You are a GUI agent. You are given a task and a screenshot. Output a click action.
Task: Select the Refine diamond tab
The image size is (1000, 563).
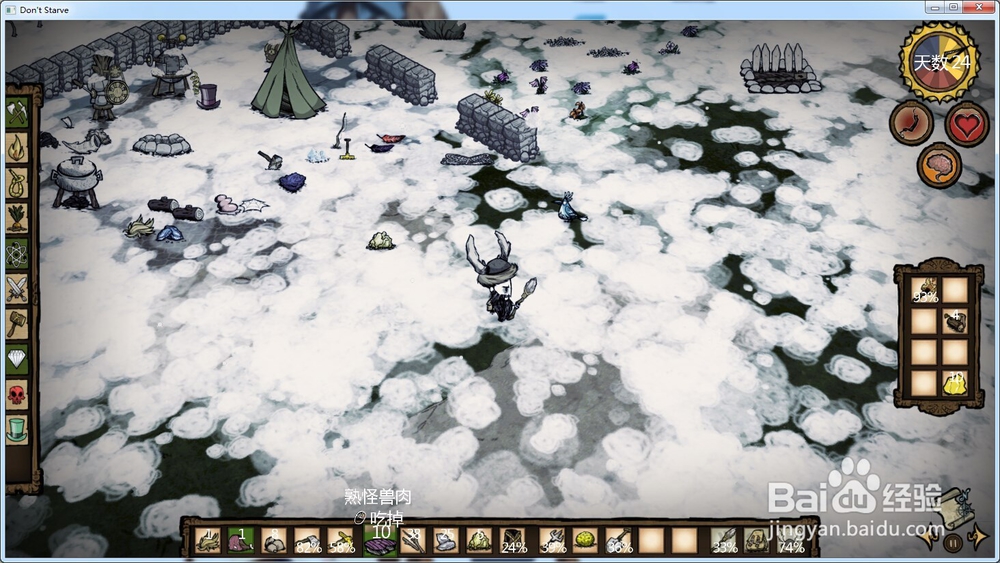[18, 359]
